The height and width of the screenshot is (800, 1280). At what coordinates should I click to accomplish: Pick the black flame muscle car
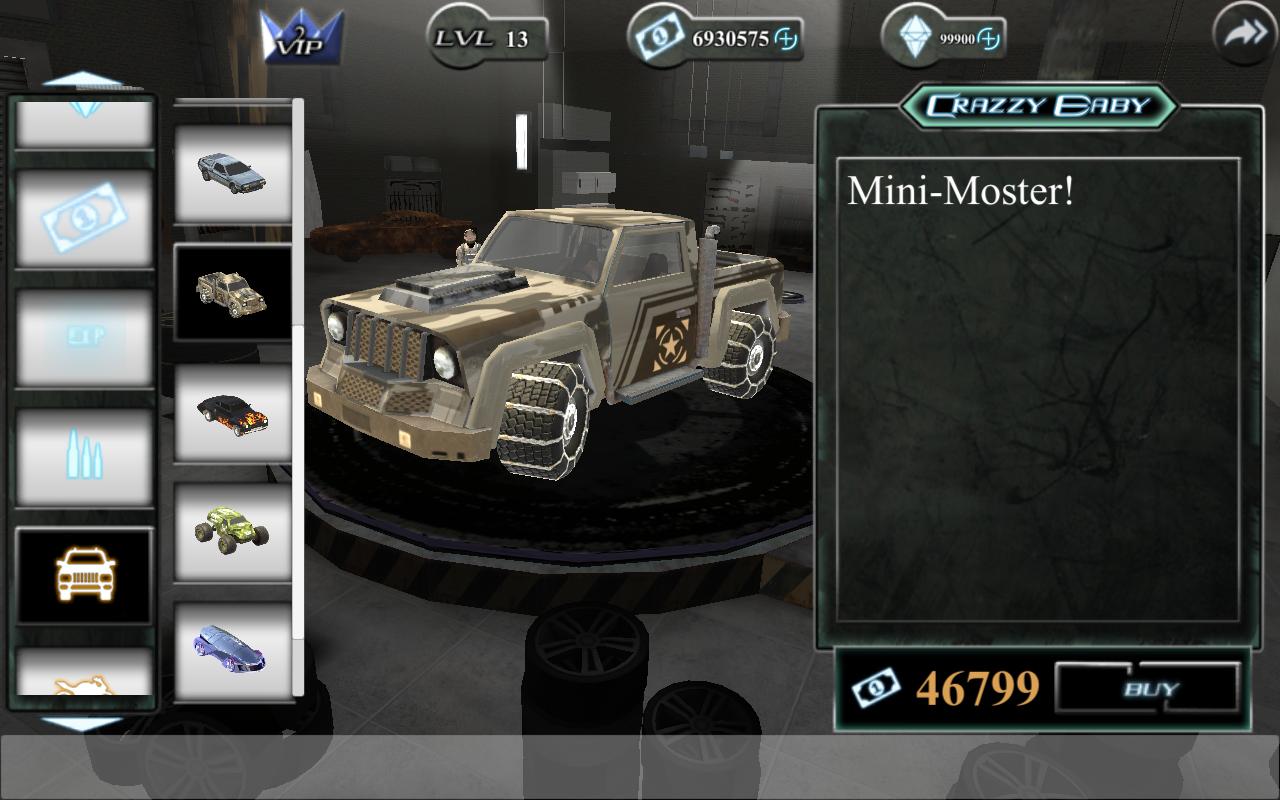pyautogui.click(x=233, y=411)
